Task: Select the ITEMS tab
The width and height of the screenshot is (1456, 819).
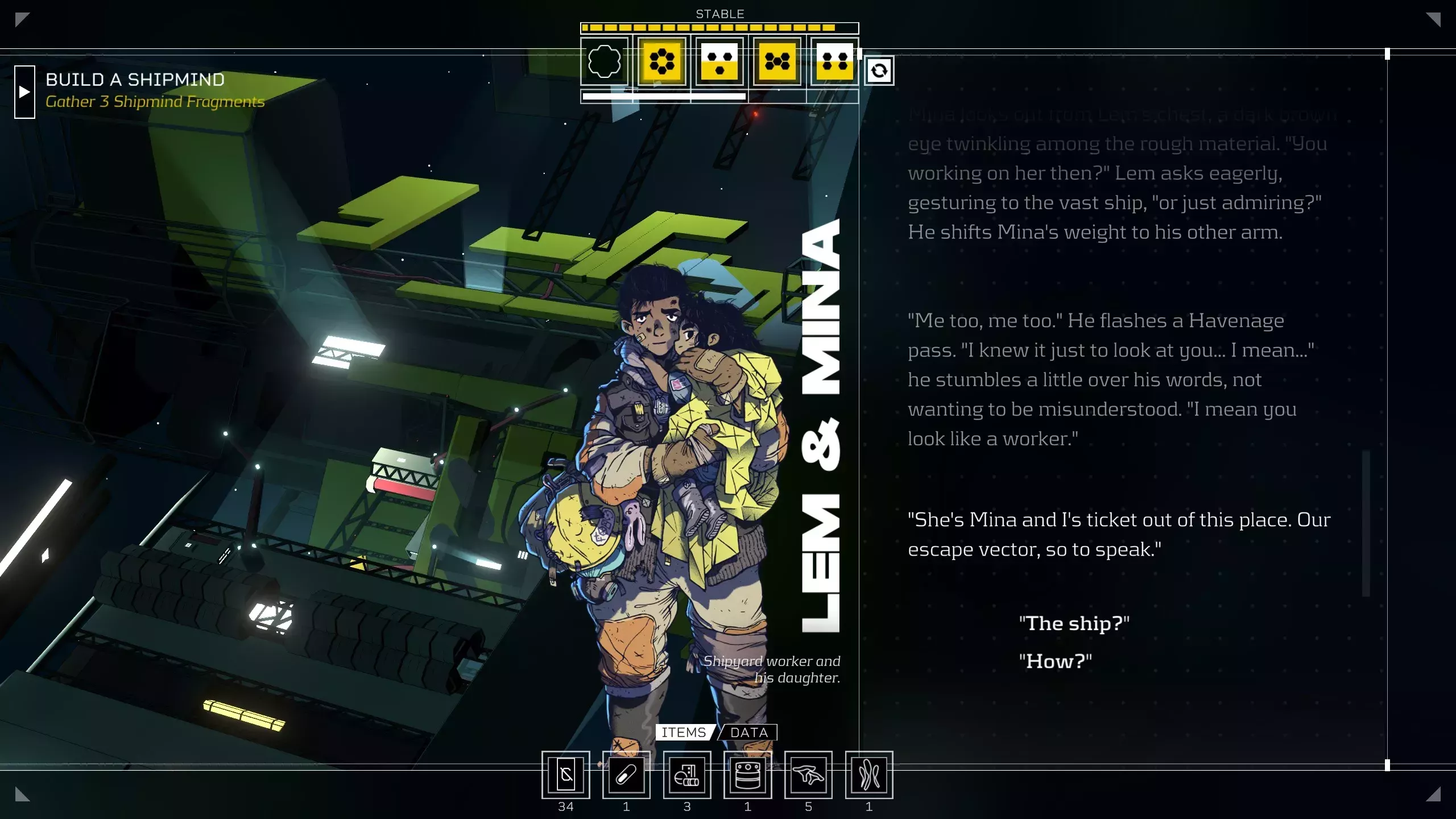Action: click(x=684, y=733)
